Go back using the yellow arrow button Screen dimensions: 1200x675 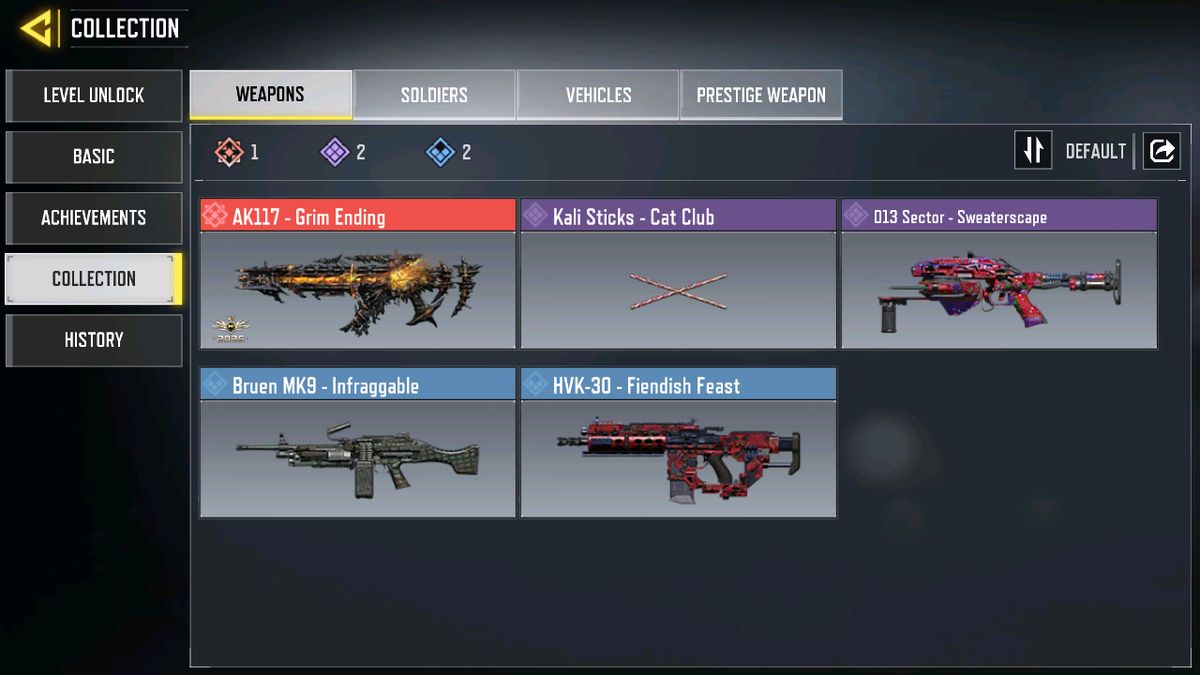point(36,29)
